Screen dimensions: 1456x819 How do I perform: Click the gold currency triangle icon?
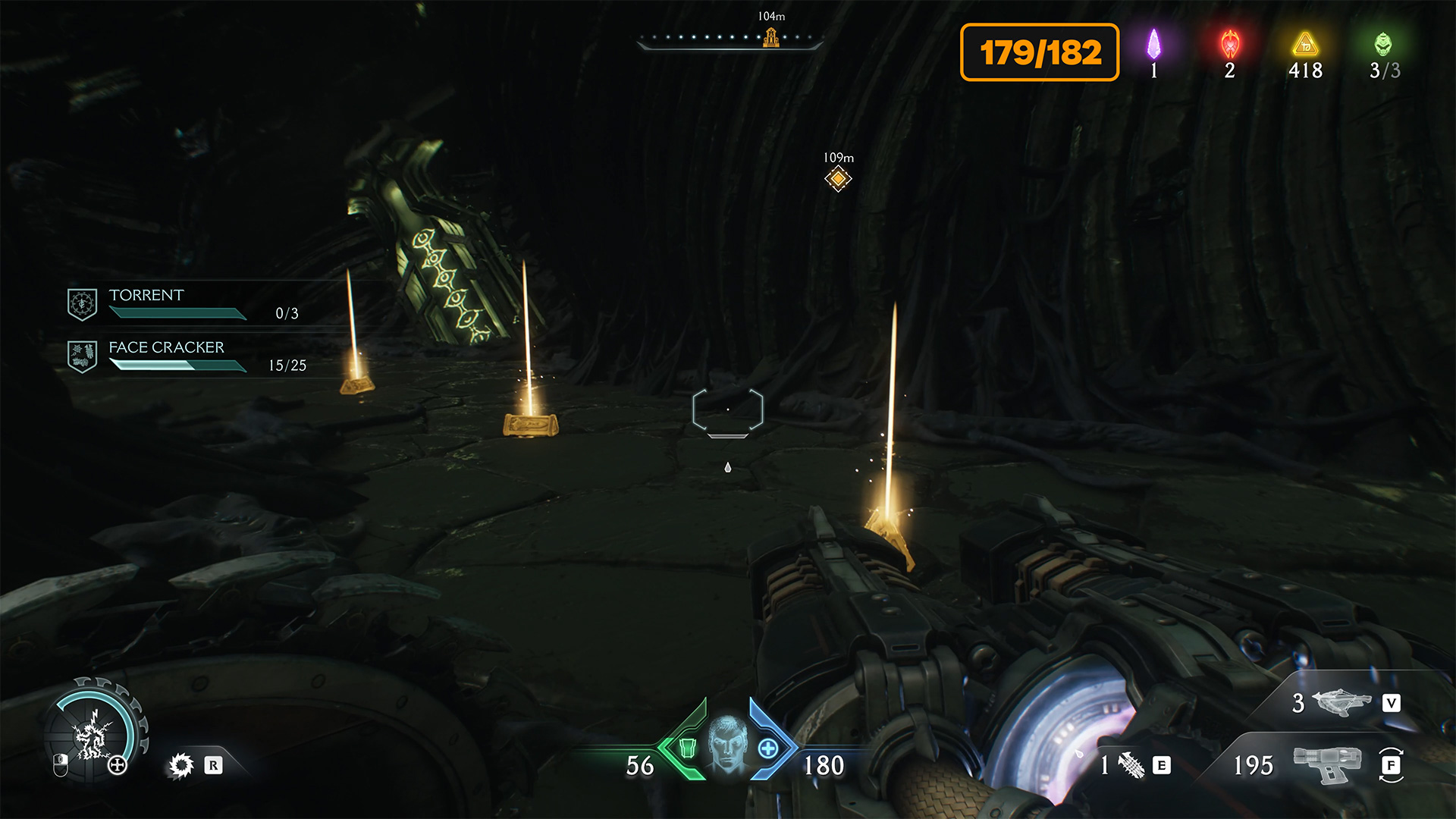tap(1305, 44)
